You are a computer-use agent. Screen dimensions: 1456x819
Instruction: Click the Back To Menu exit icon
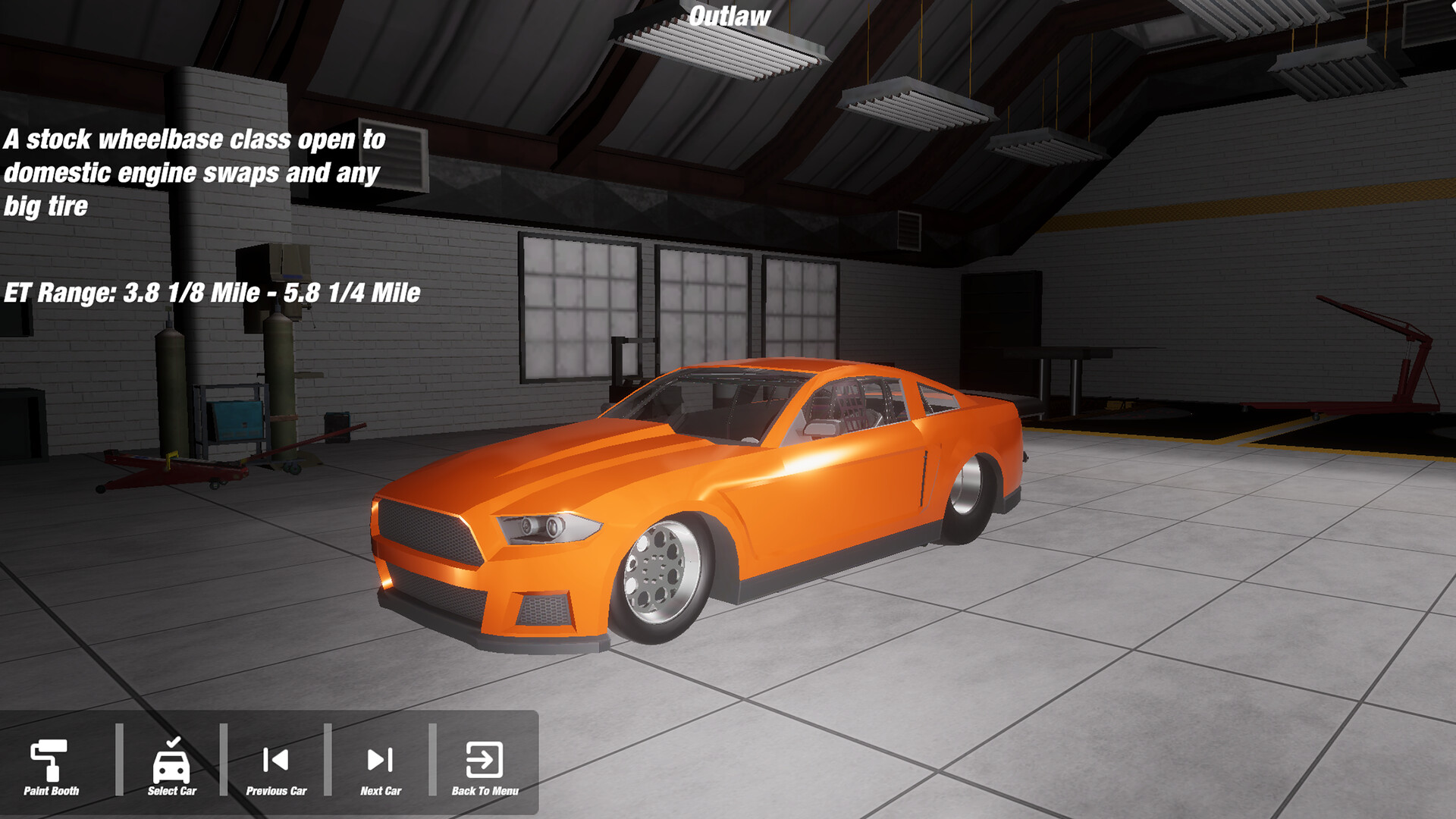point(485,758)
